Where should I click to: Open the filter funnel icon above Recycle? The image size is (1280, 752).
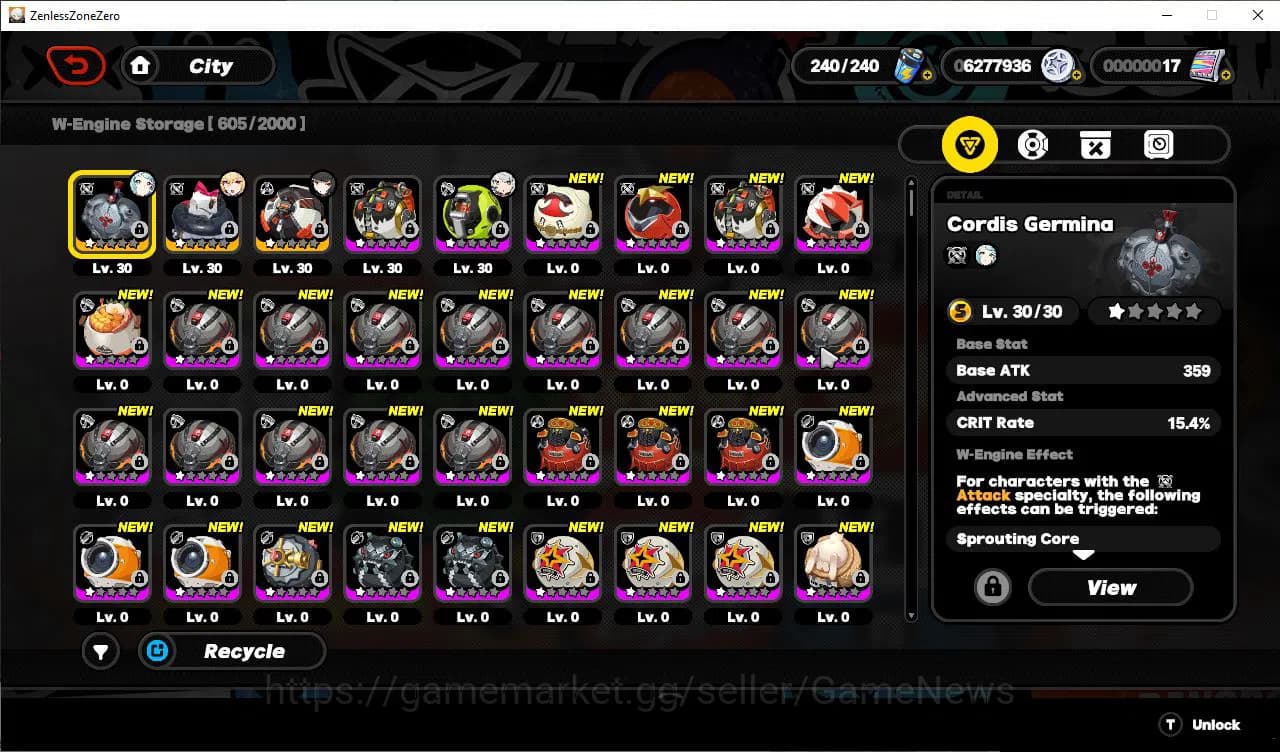click(x=100, y=651)
